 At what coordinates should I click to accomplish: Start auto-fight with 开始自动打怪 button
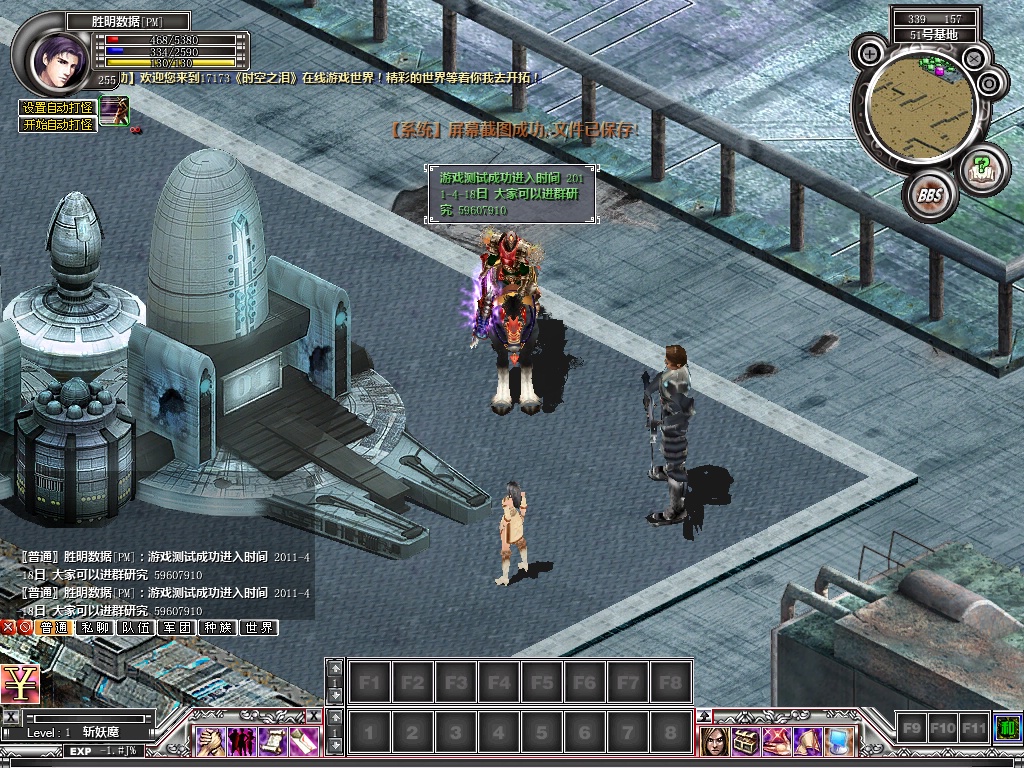58,125
